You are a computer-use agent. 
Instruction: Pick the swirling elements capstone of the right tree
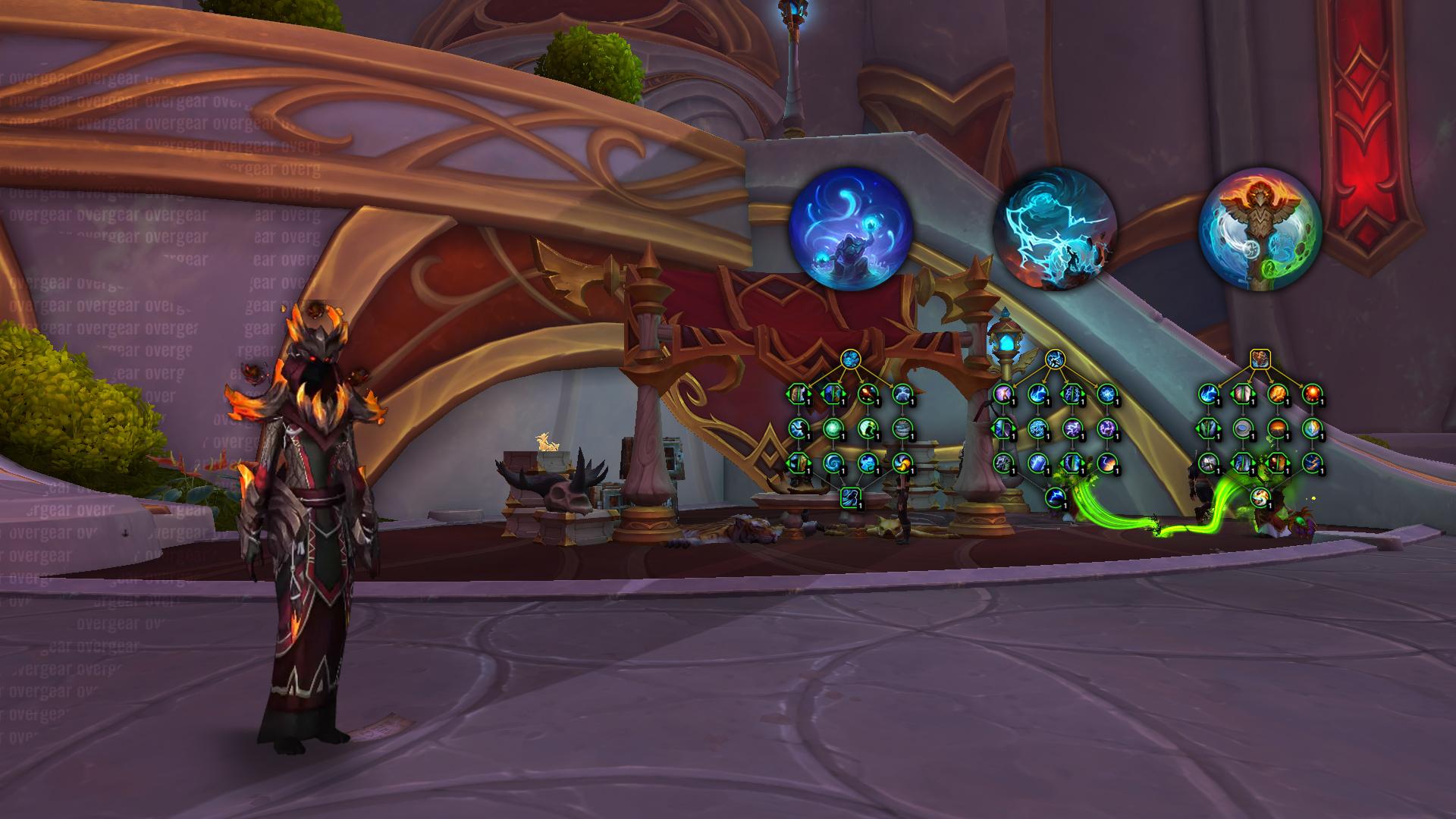tap(1260, 497)
